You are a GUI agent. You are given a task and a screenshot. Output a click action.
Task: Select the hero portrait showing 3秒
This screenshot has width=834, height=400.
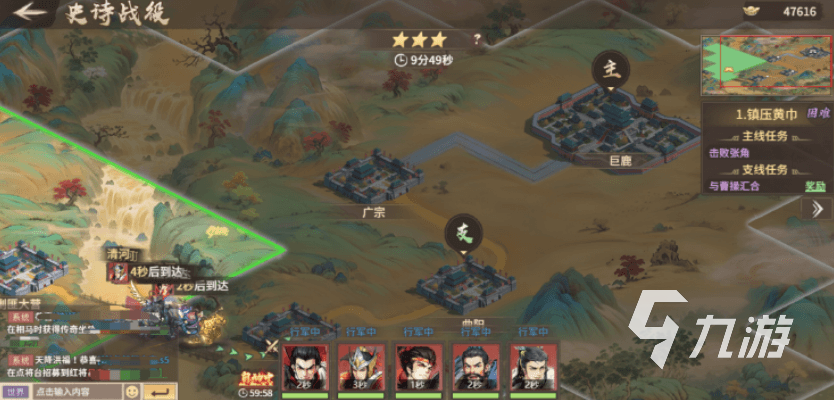click(x=360, y=367)
